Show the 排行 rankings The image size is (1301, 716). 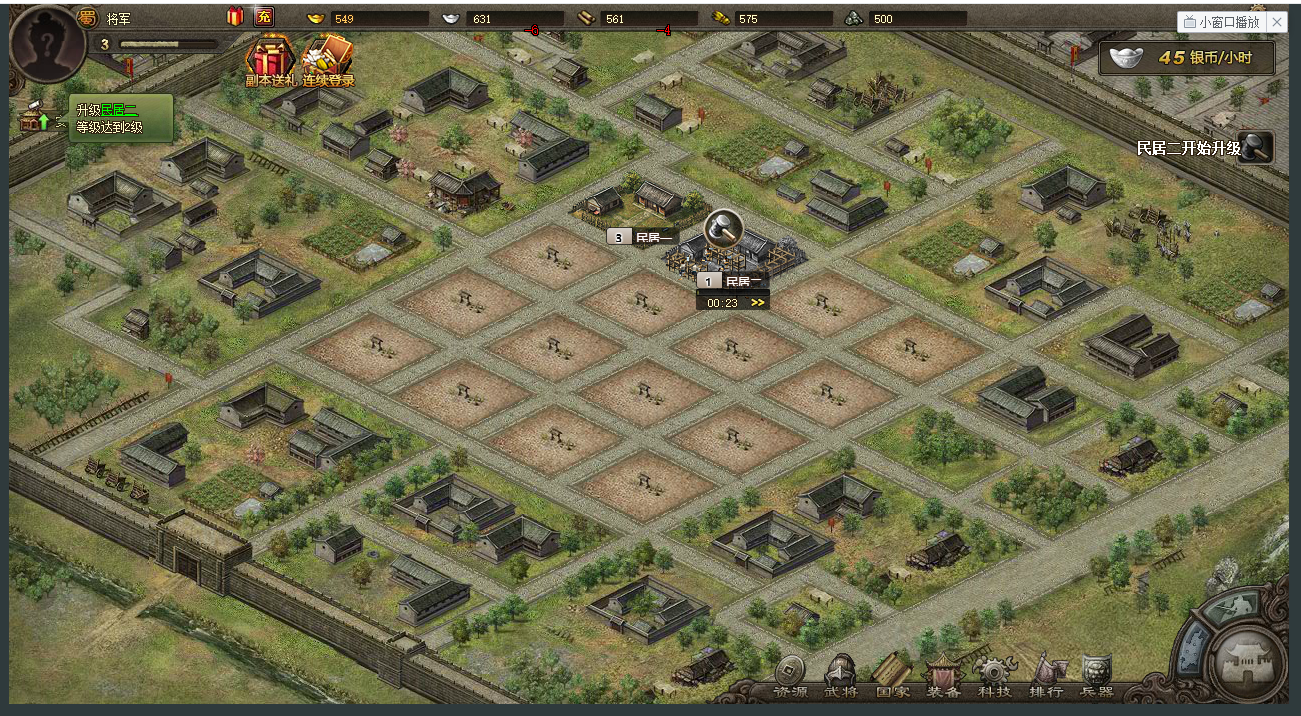click(x=1046, y=677)
